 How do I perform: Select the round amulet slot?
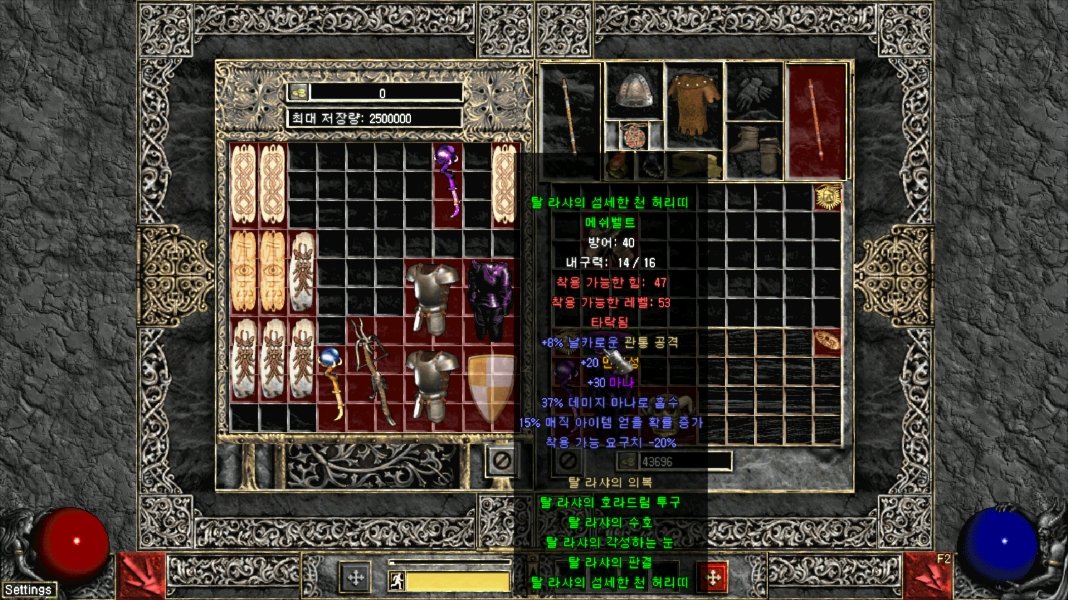[633, 134]
